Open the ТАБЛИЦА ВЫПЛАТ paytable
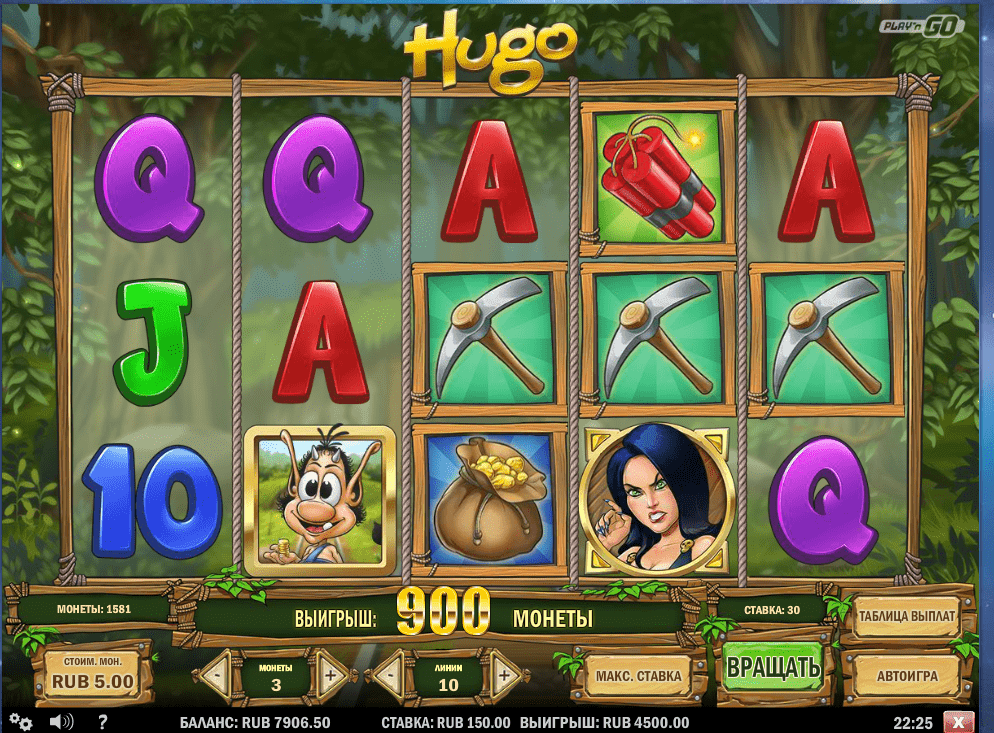994x733 pixels. pyautogui.click(x=906, y=618)
